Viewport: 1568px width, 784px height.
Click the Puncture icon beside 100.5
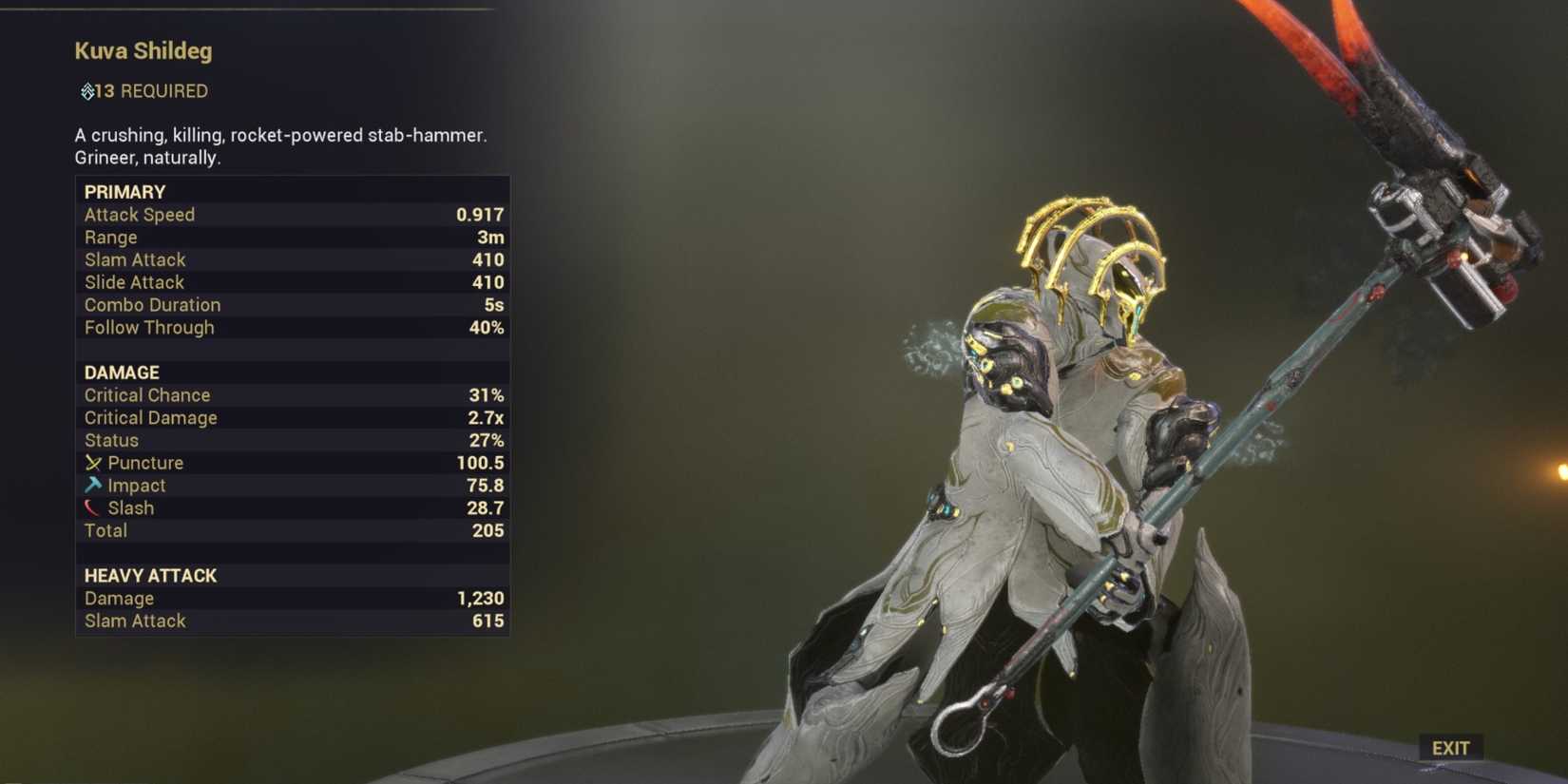(93, 463)
